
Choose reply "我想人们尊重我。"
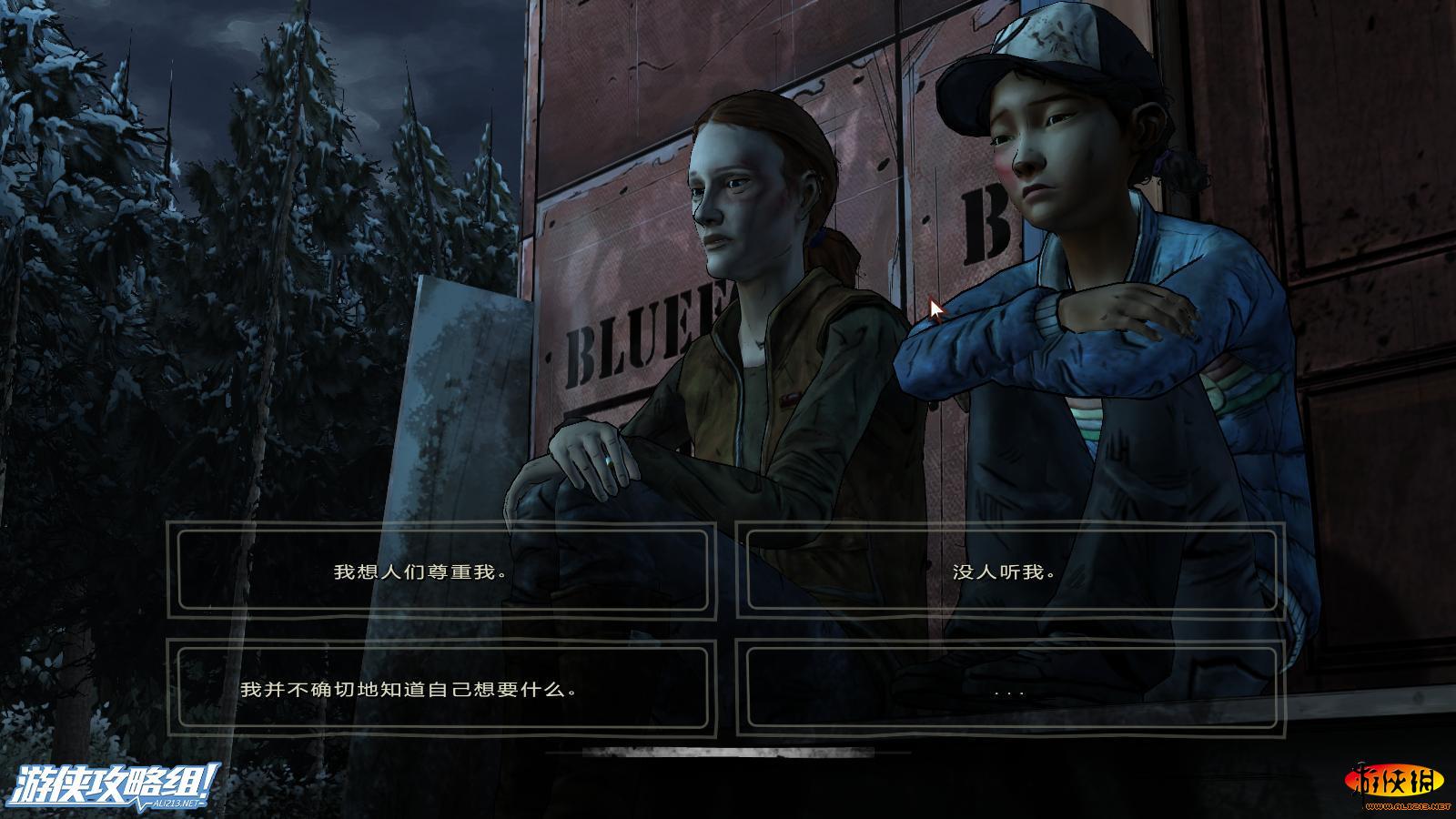point(441,571)
